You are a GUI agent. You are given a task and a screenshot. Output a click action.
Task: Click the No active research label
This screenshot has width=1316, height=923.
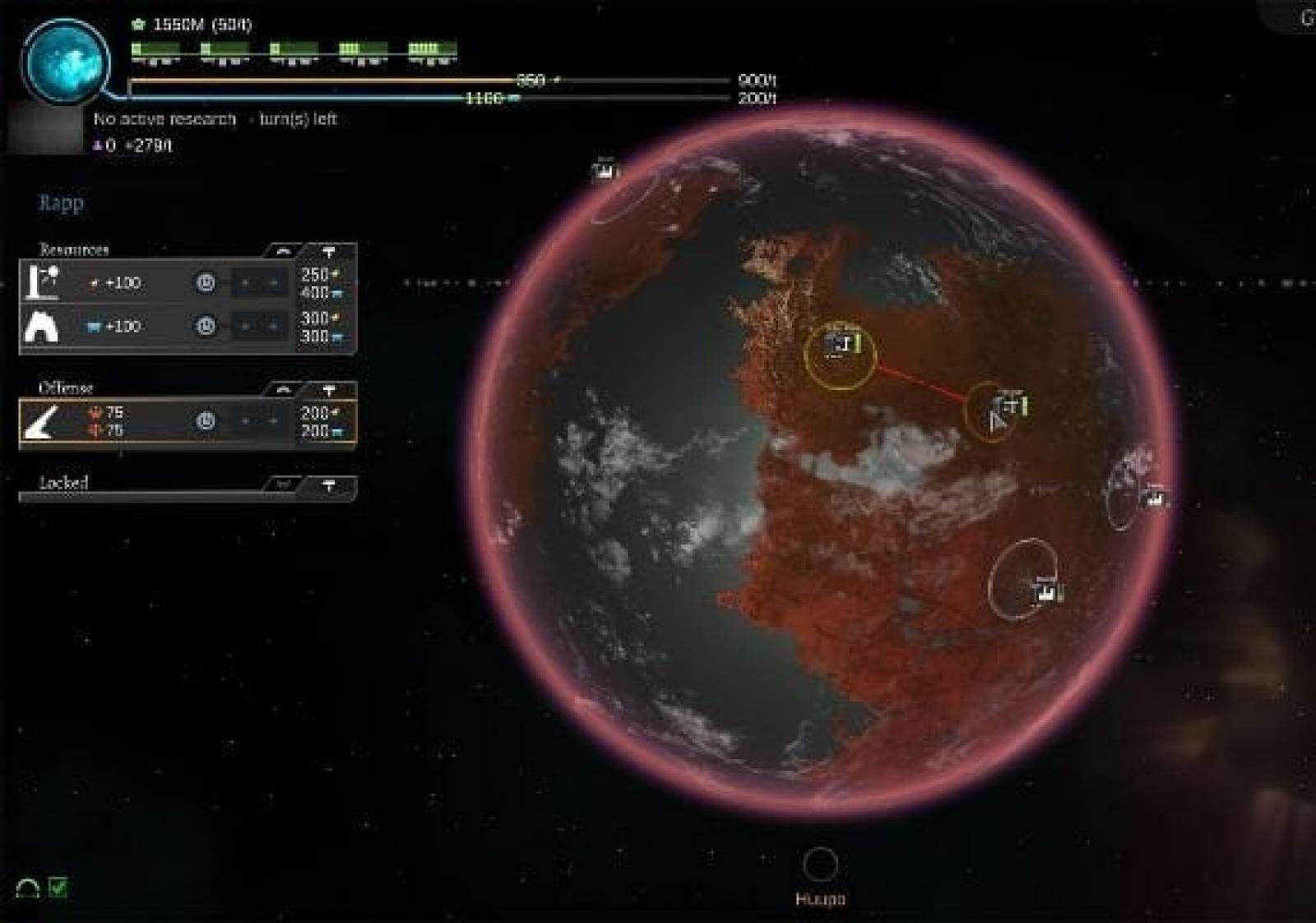pos(164,119)
